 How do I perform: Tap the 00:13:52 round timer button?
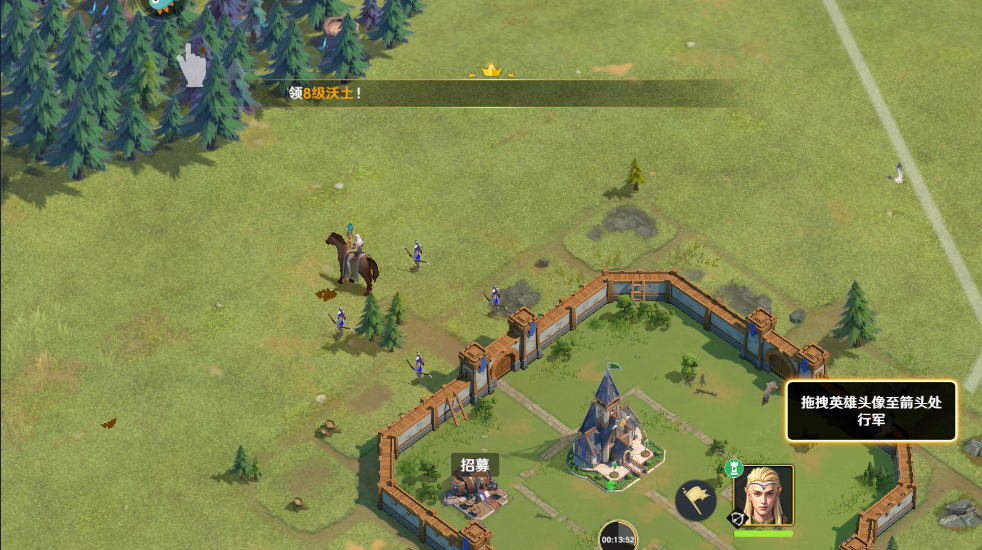tap(618, 535)
